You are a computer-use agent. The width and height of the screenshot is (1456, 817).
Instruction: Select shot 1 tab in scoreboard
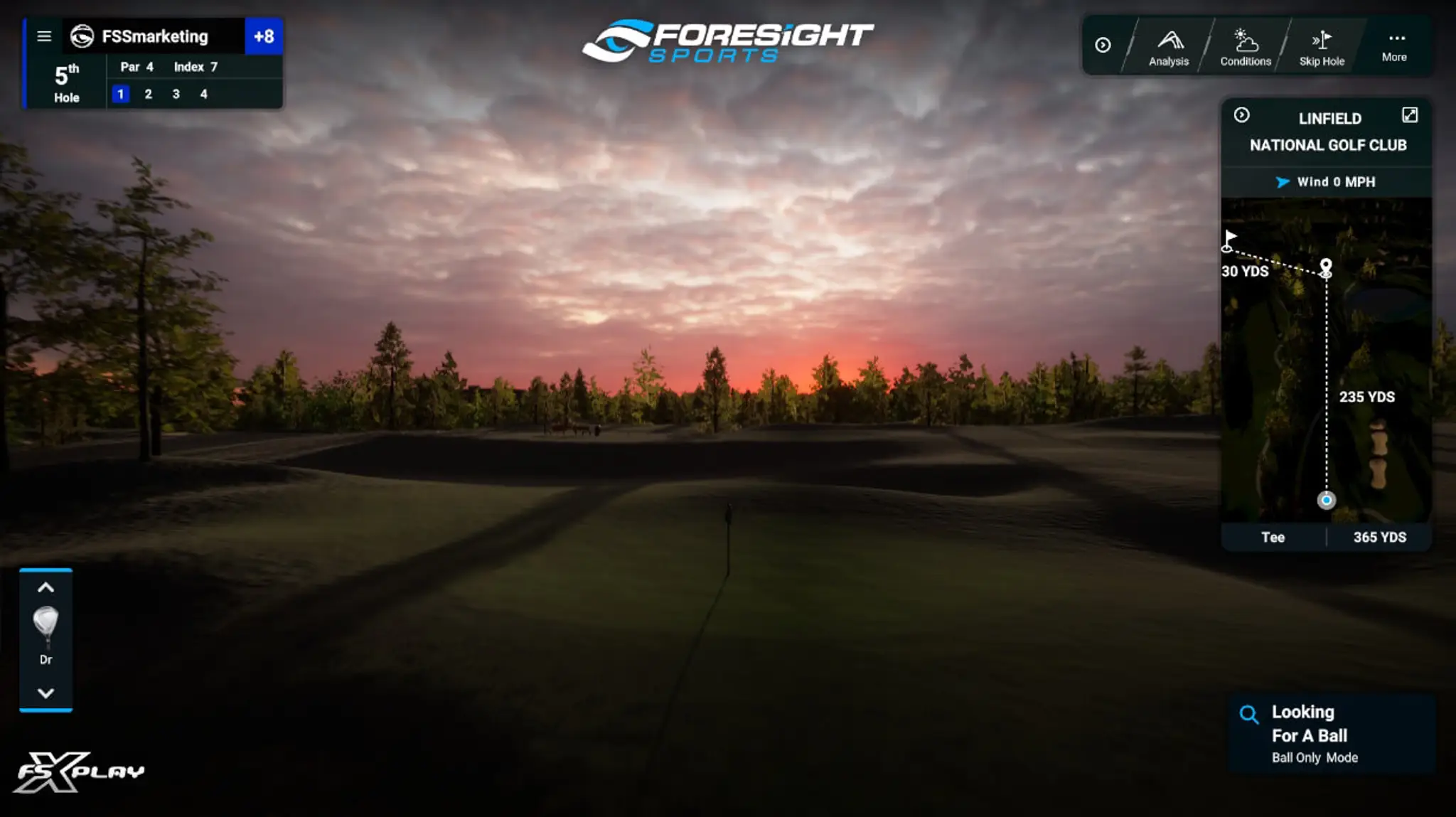(x=122, y=93)
